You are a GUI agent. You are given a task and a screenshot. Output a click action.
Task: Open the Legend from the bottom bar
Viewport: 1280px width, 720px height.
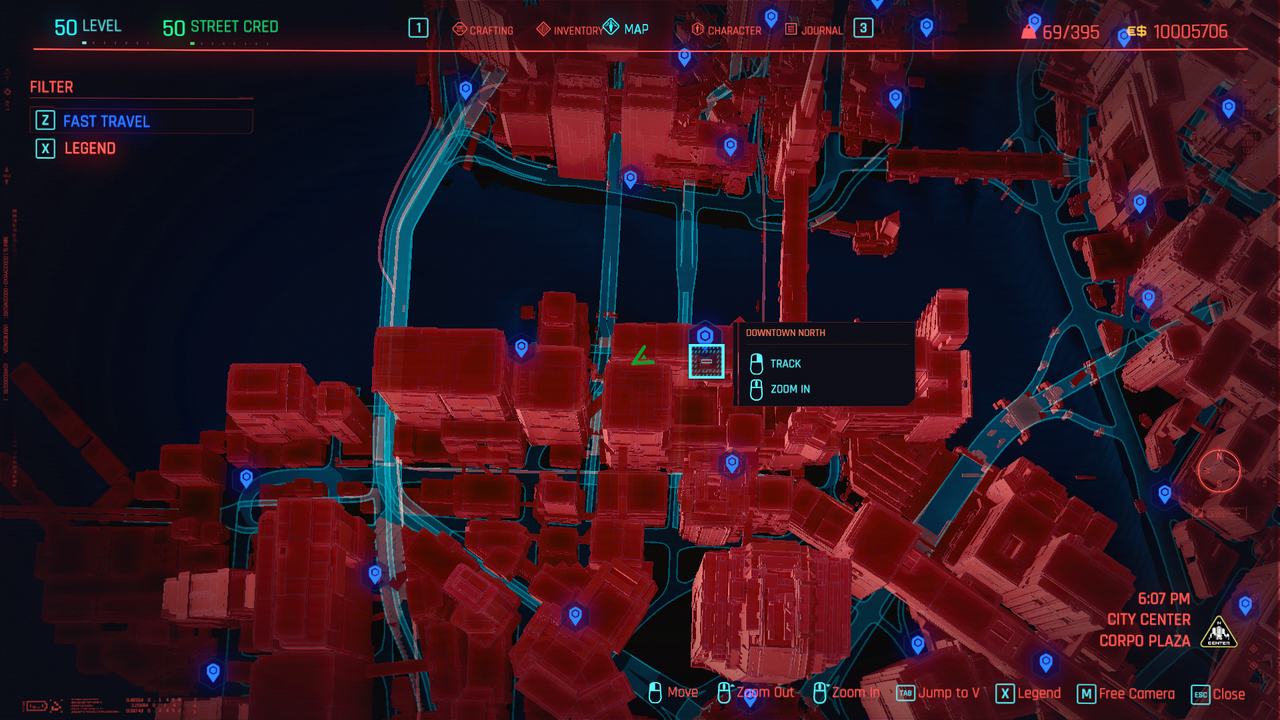(x=1028, y=693)
